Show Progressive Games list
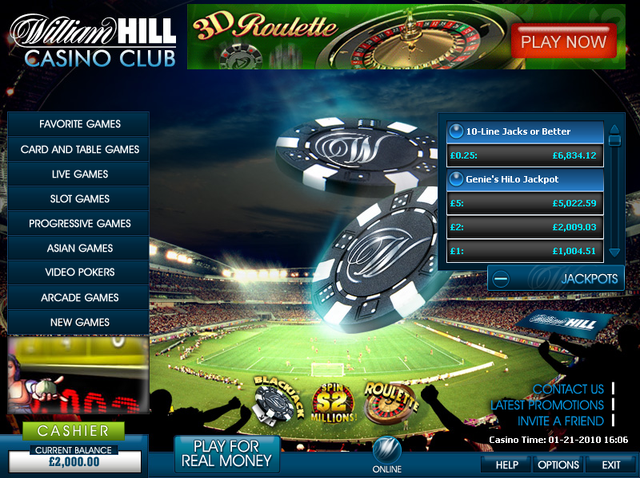This screenshot has width=640, height=478. (x=79, y=223)
